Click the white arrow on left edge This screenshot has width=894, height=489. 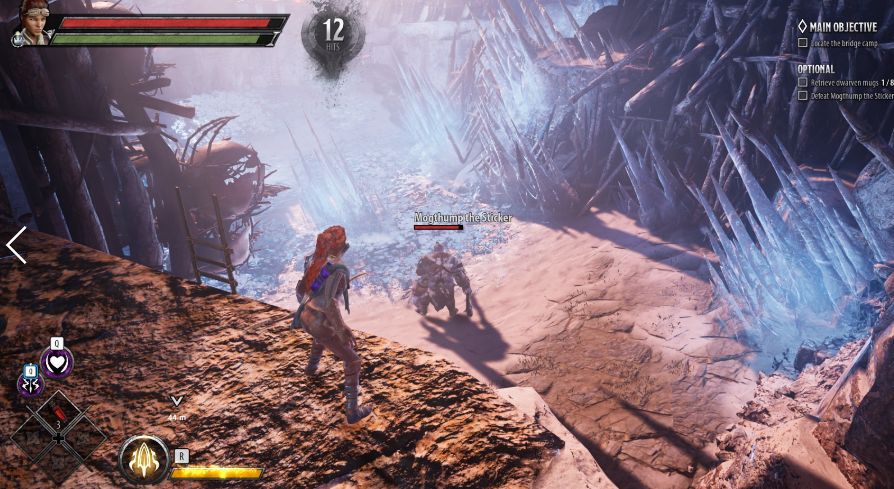(15, 245)
